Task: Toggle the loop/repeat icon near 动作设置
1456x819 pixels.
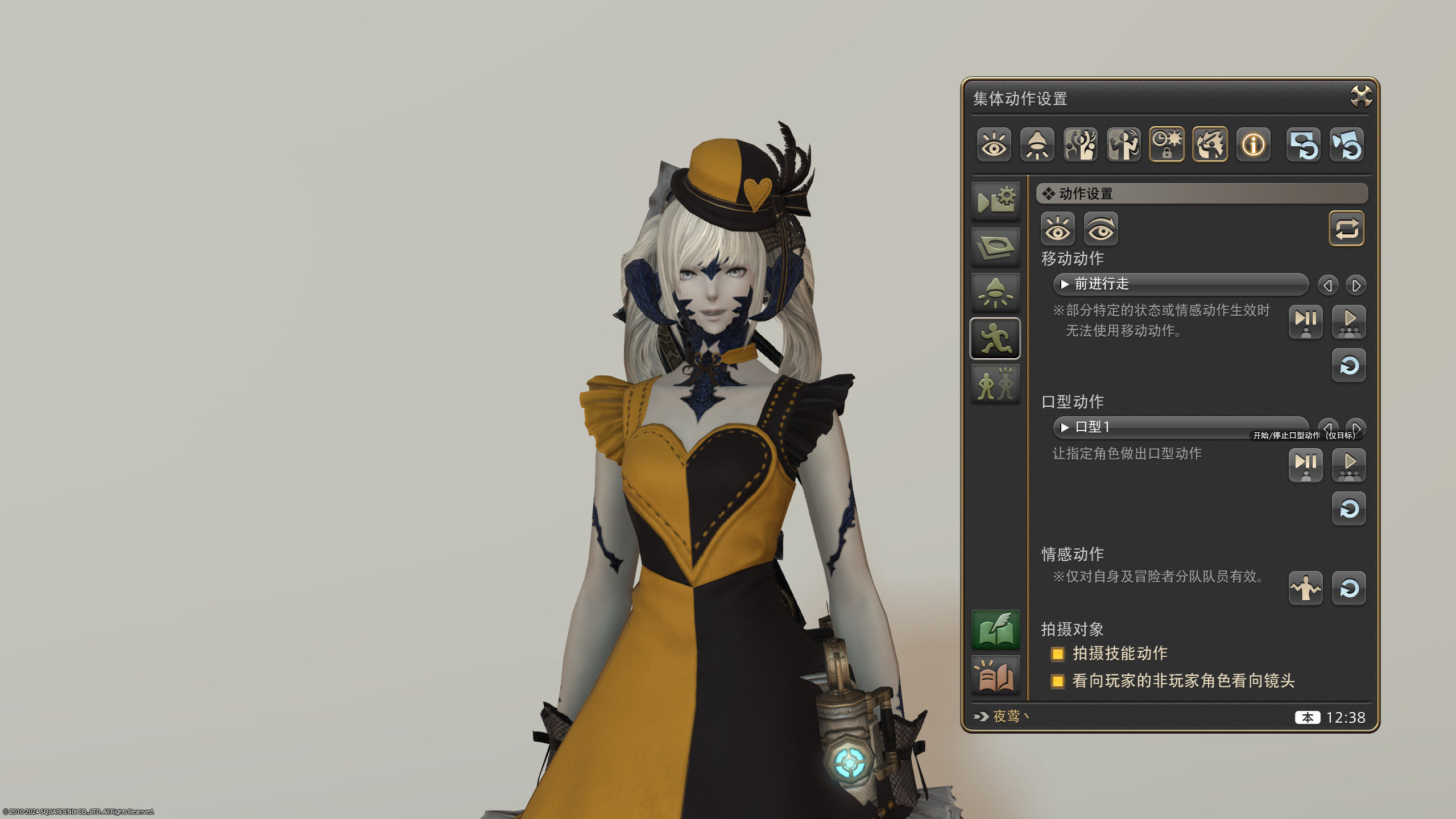Action: [1346, 228]
